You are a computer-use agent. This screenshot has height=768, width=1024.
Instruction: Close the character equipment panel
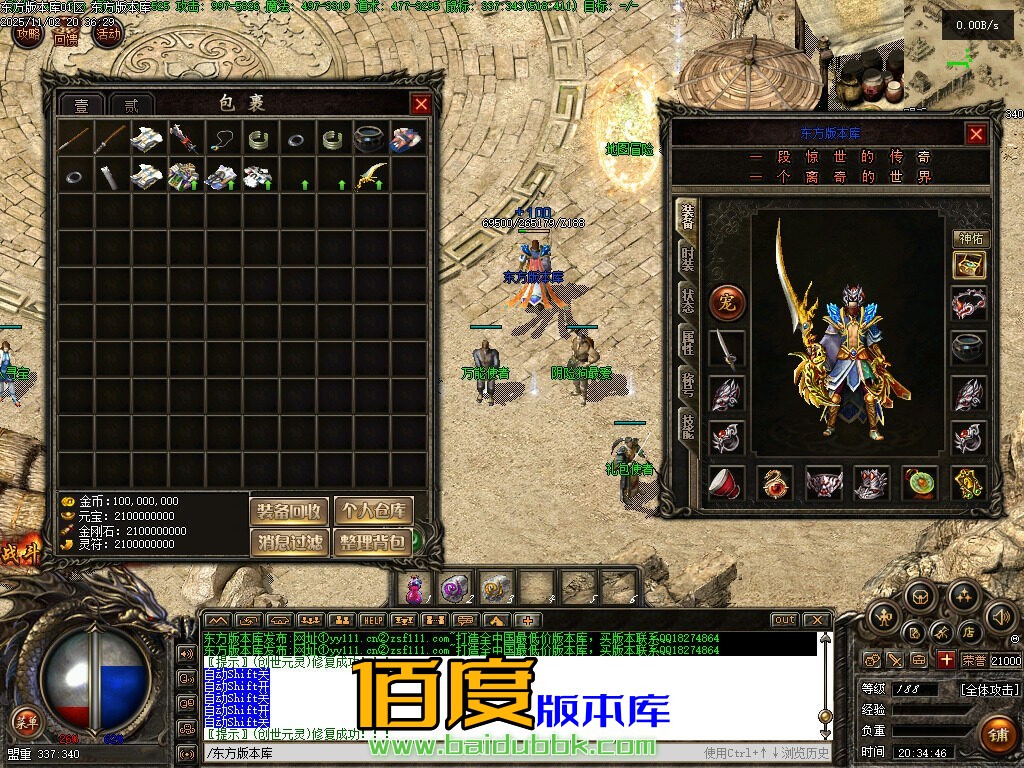click(x=976, y=134)
